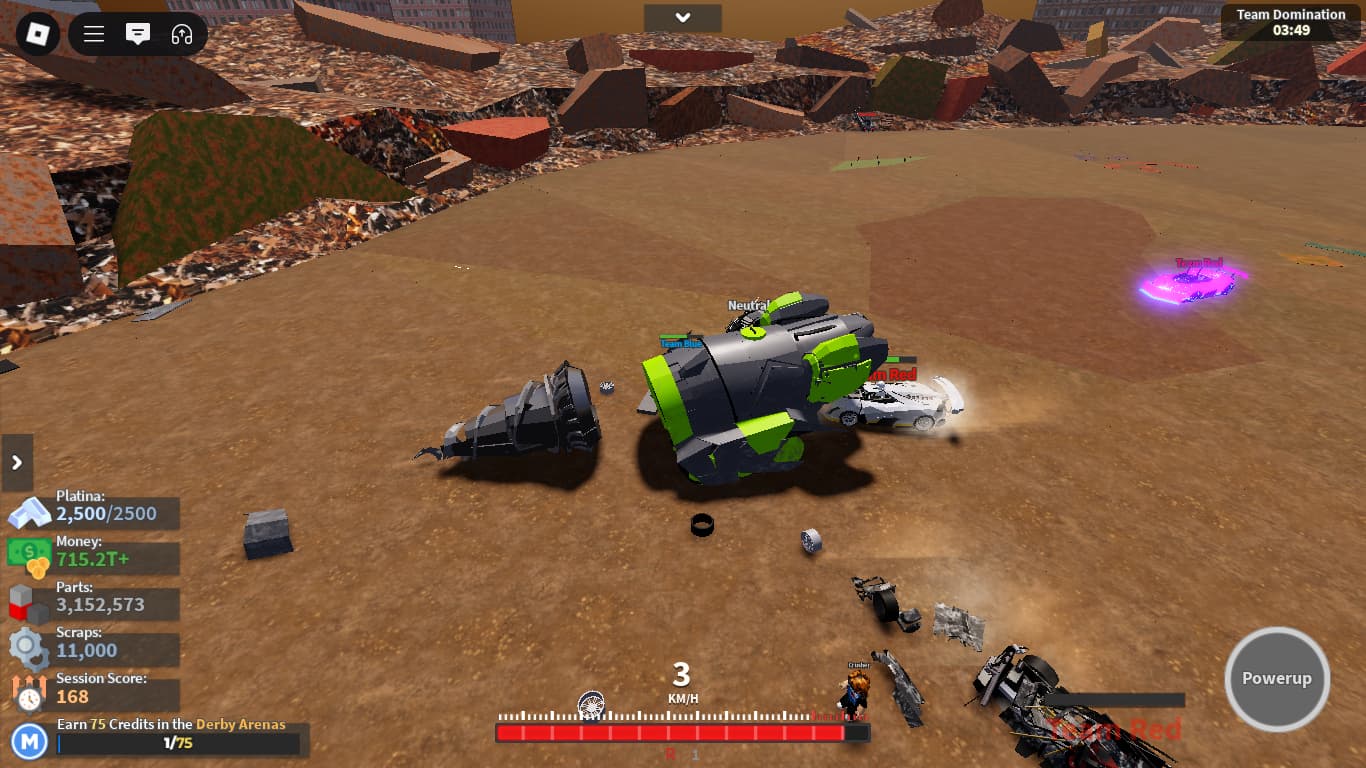Expand the top dropdown chevron

(682, 18)
